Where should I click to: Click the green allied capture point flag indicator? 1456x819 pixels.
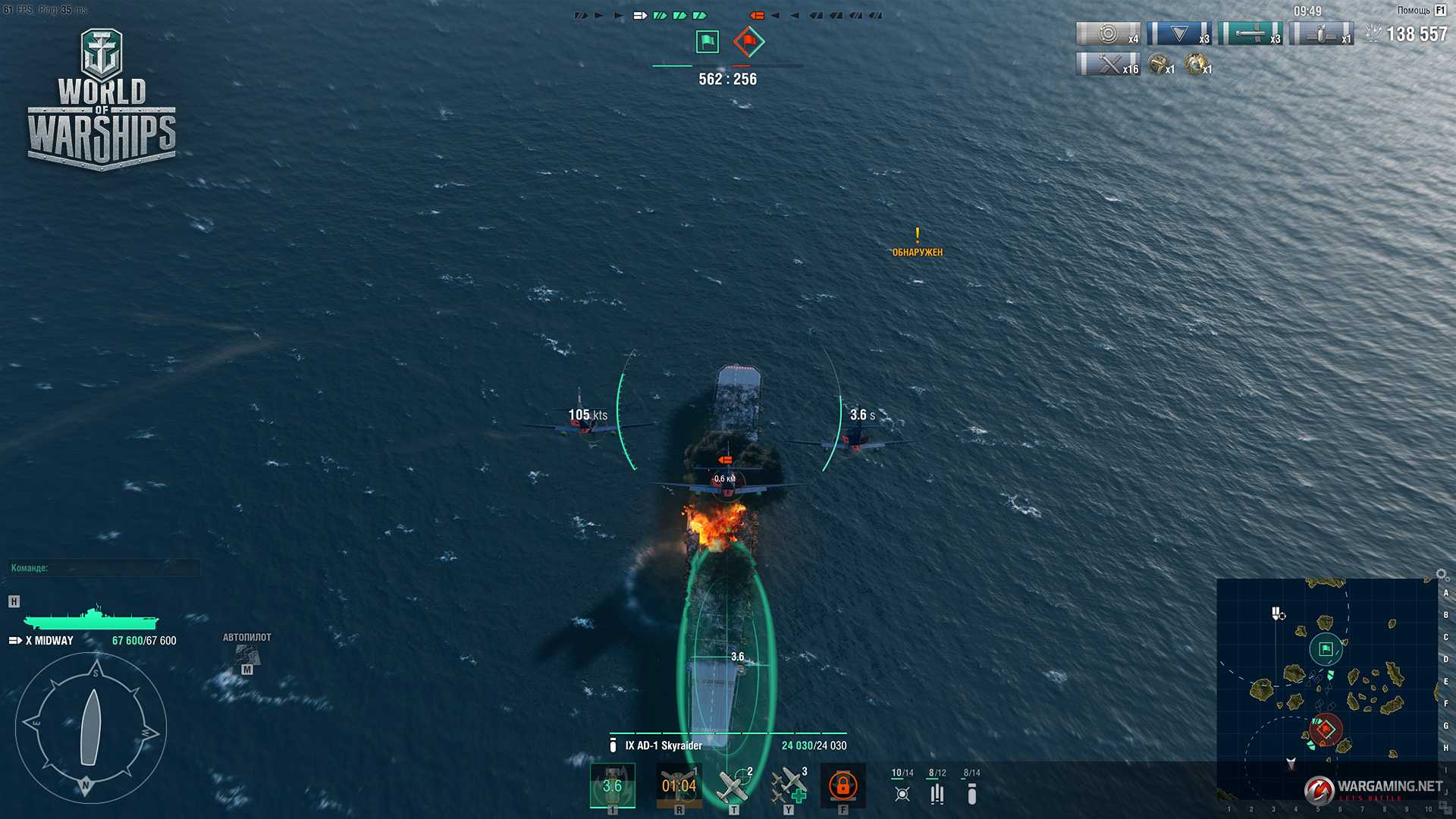pyautogui.click(x=707, y=41)
